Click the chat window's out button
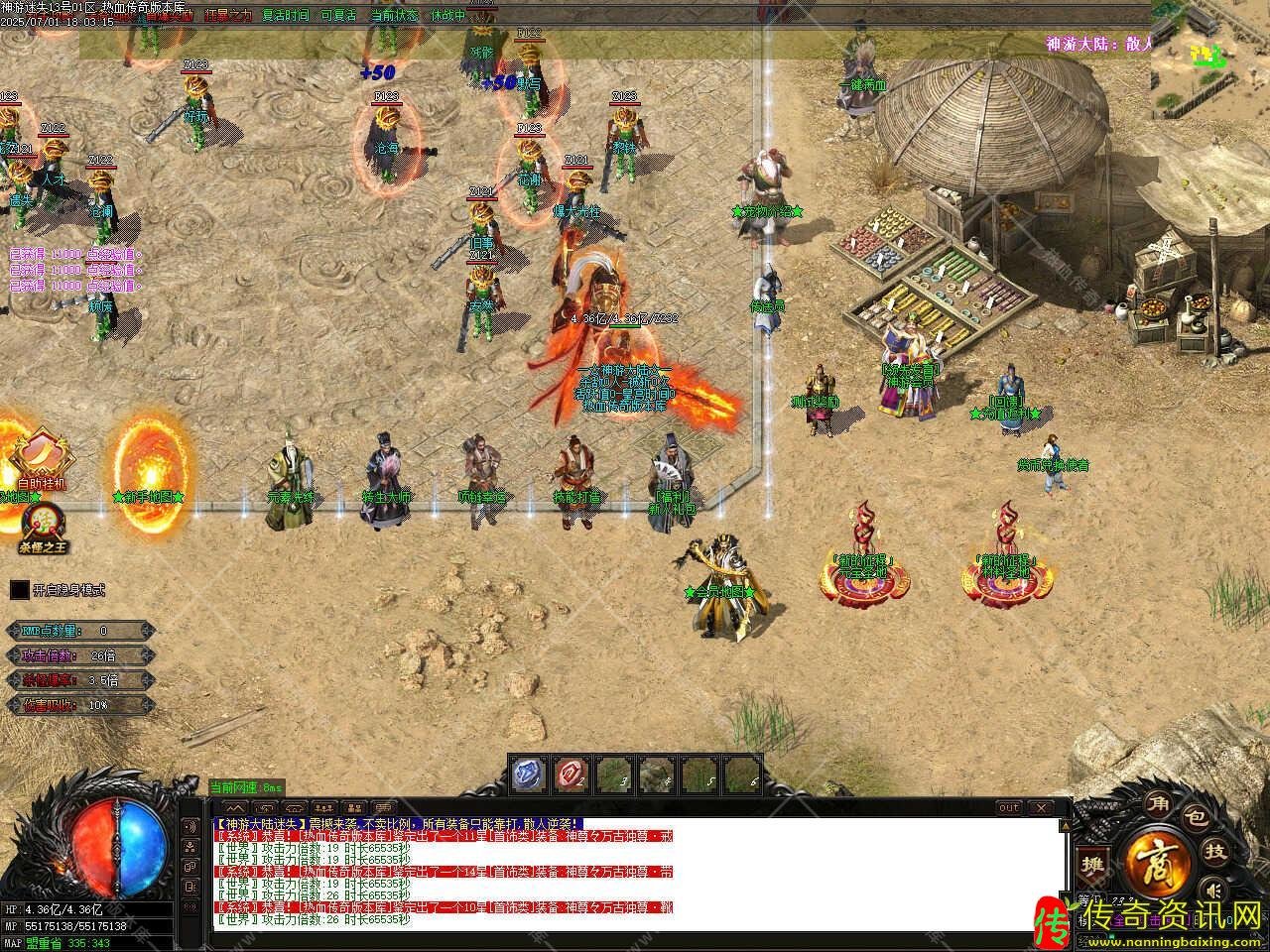This screenshot has height=952, width=1270. 1008,807
